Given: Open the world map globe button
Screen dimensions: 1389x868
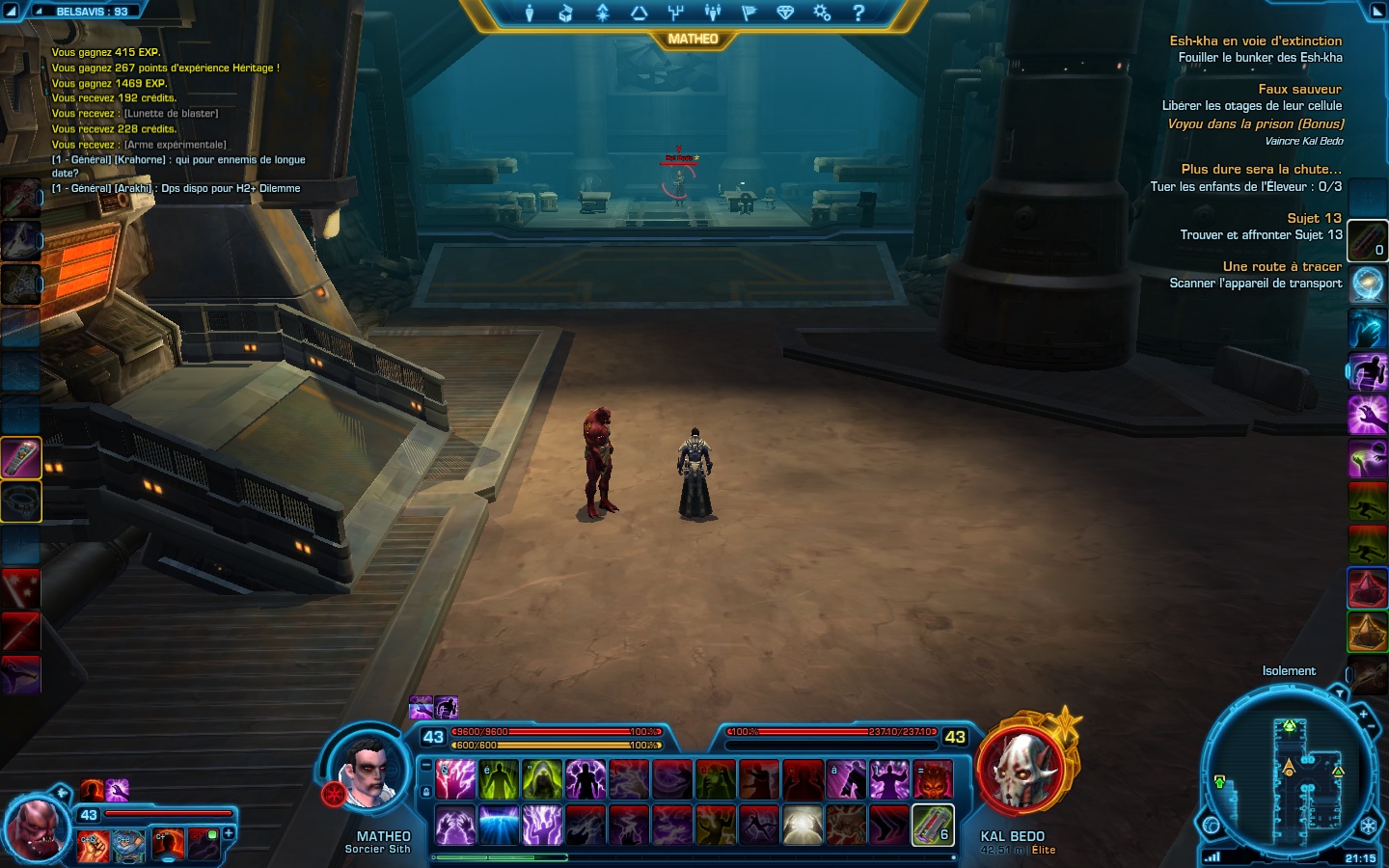Looking at the screenshot, I should coord(1212,826).
